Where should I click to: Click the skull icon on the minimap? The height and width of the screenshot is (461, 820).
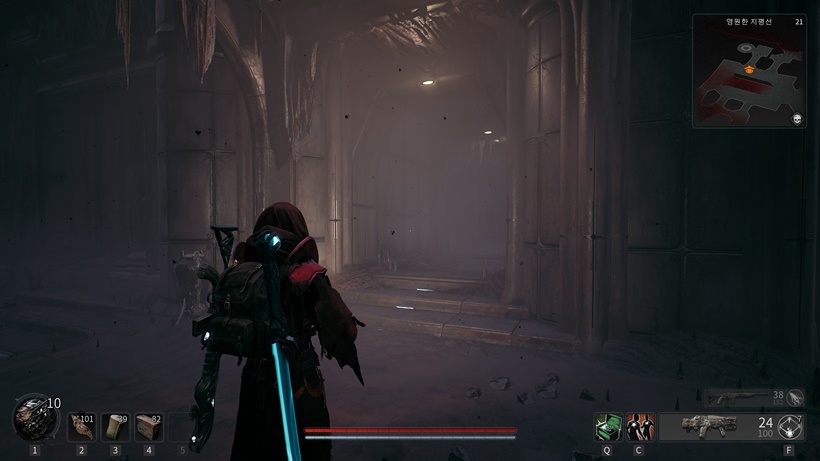point(797,119)
